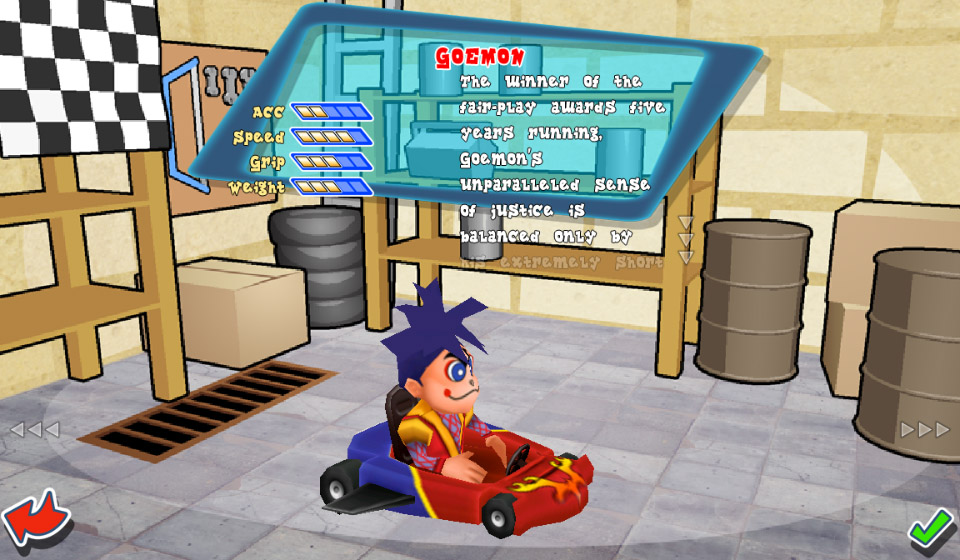Show the previous character with left arrows
Viewport: 960px width, 560px height.
click(x=35, y=430)
